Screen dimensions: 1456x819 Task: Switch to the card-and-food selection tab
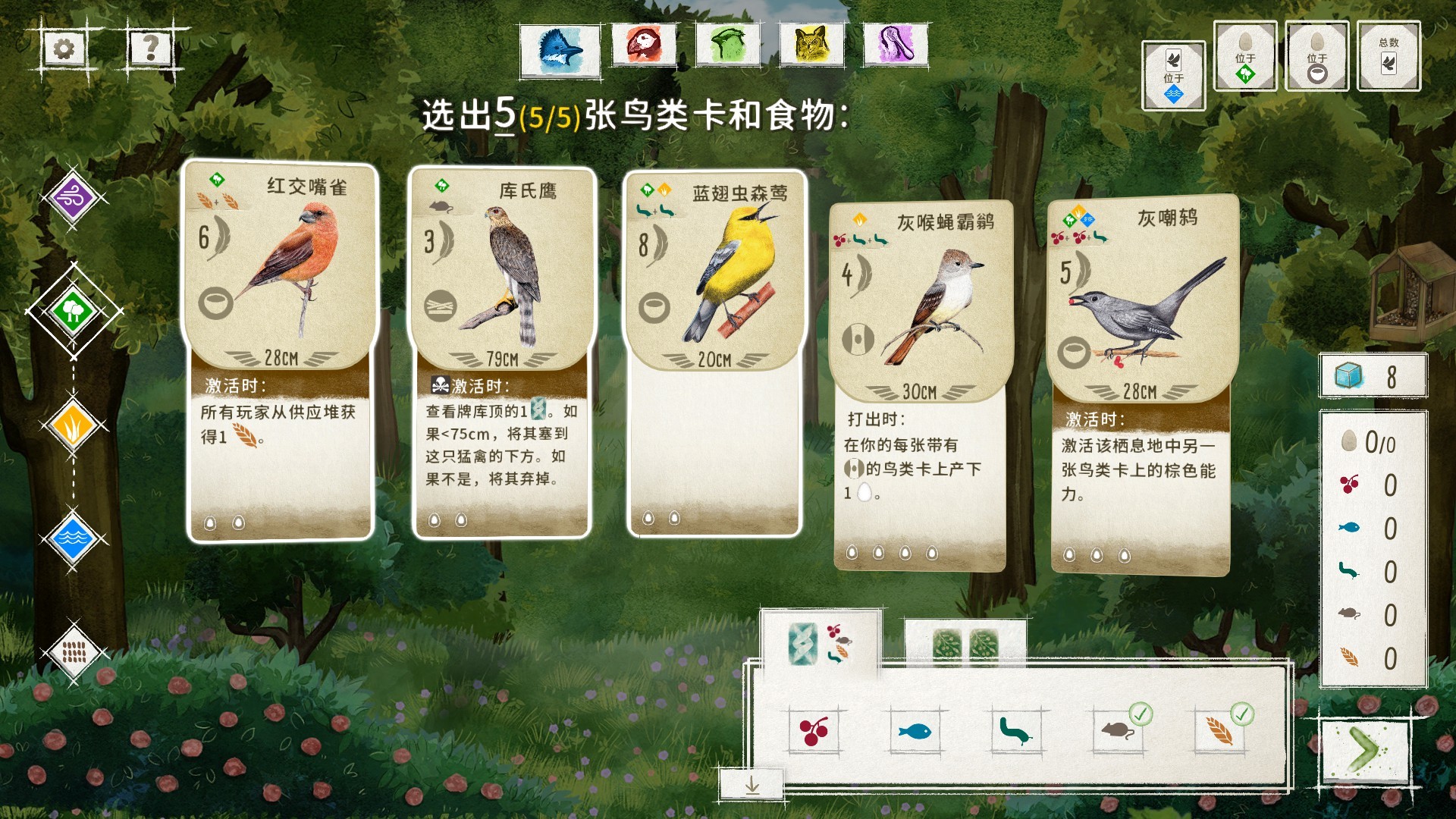point(821,643)
